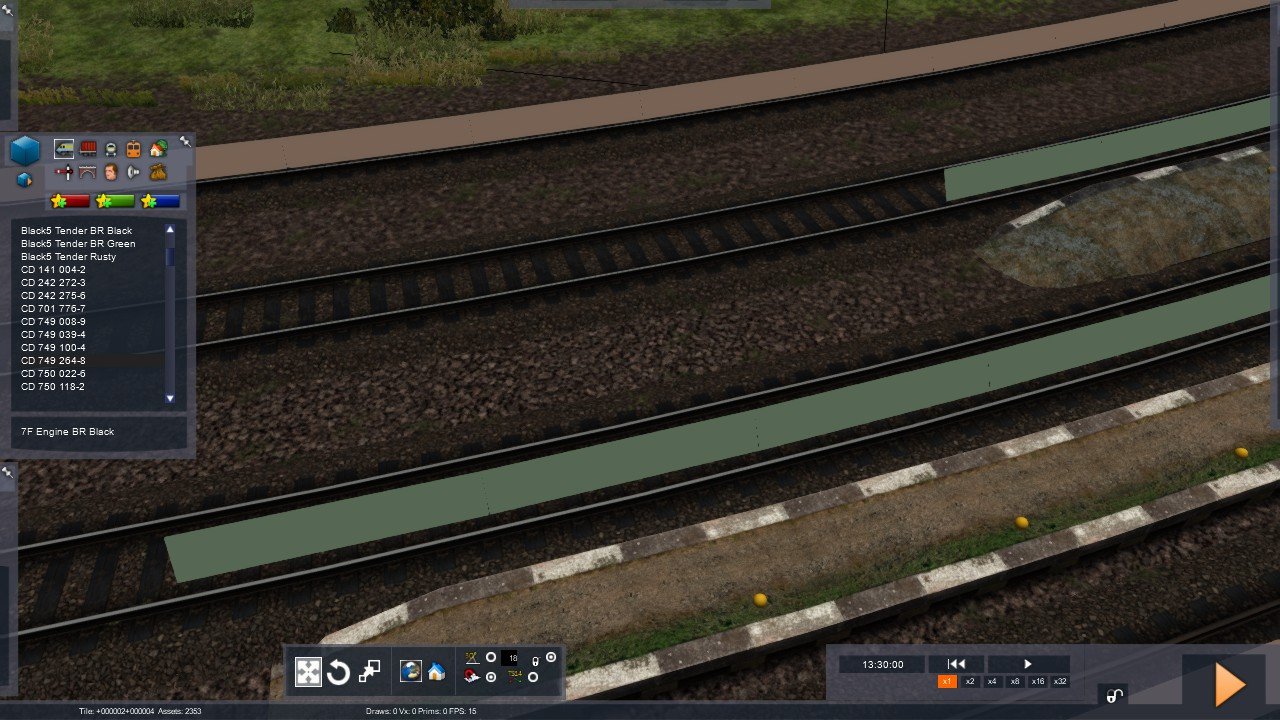This screenshot has height=720, width=1280.
Task: Choose Black5 Tender BR Green
Action: coord(78,243)
